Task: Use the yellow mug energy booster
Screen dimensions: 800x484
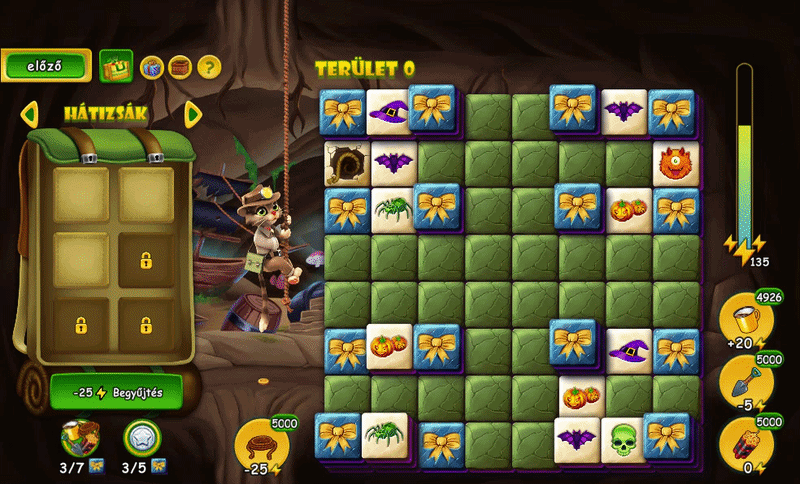Action: 745,321
